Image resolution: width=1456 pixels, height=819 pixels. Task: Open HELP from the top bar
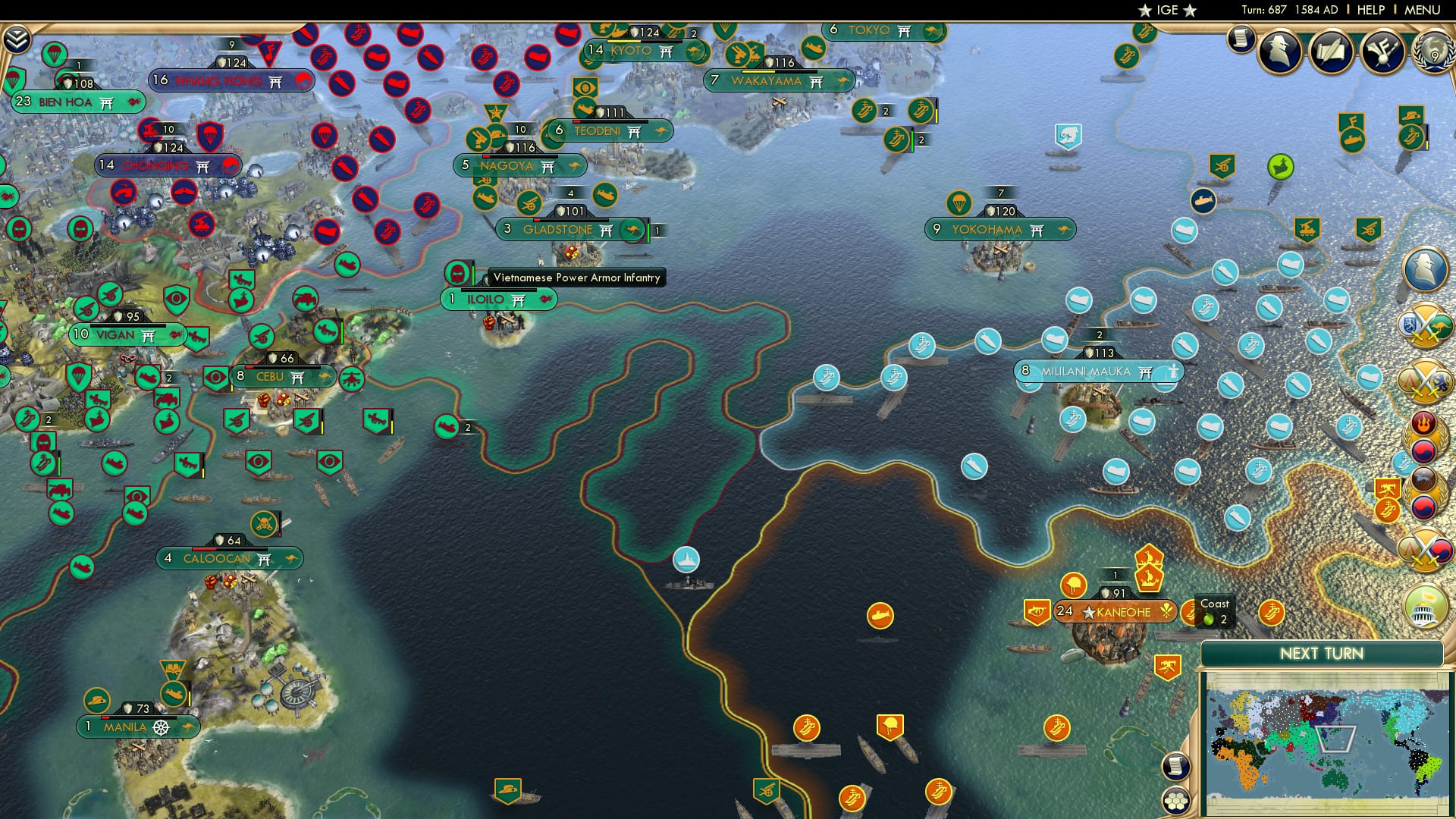click(1372, 9)
